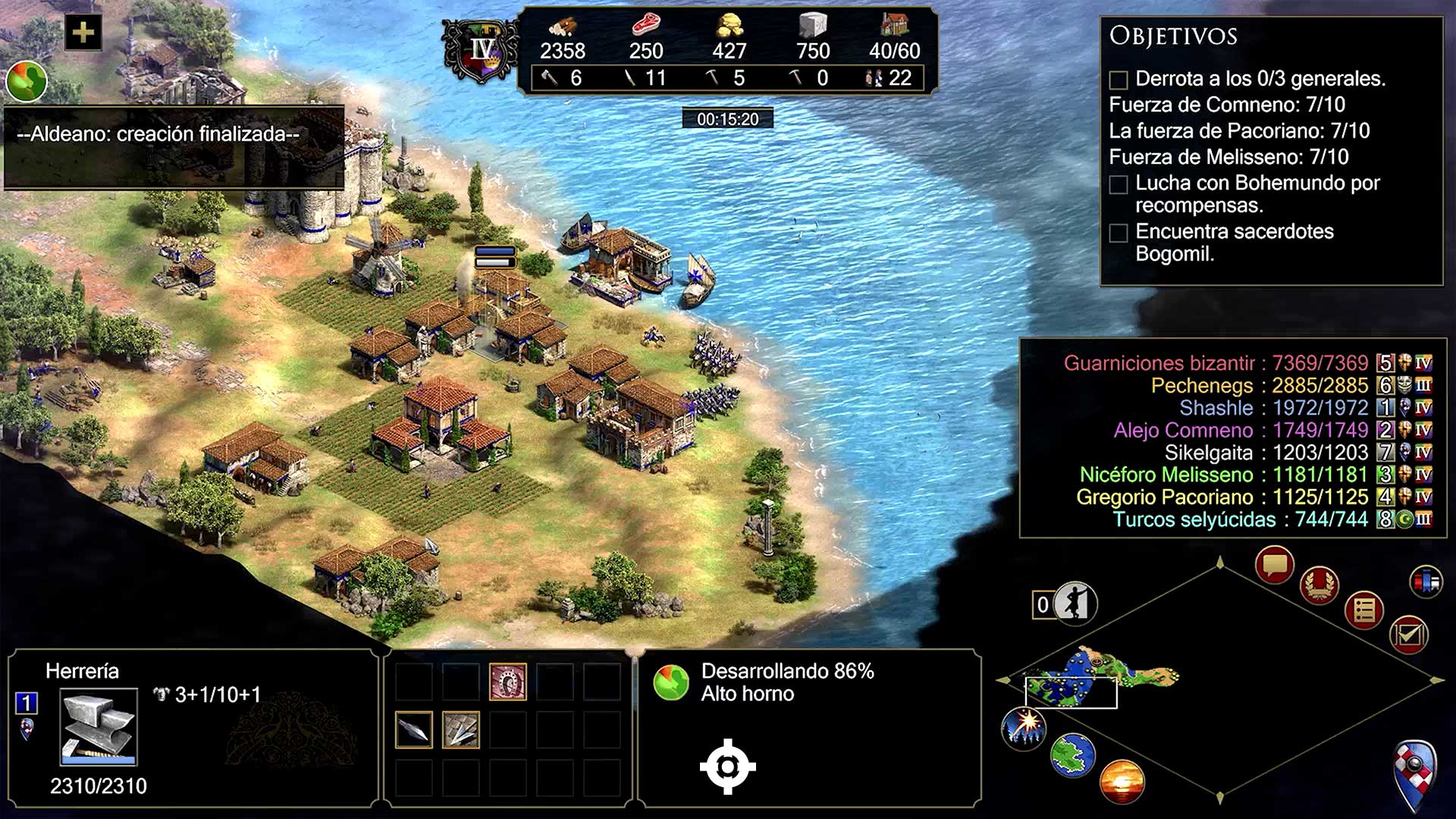Click the gold plus button top-left
Viewport: 1456px width, 819px height.
pos(83,33)
